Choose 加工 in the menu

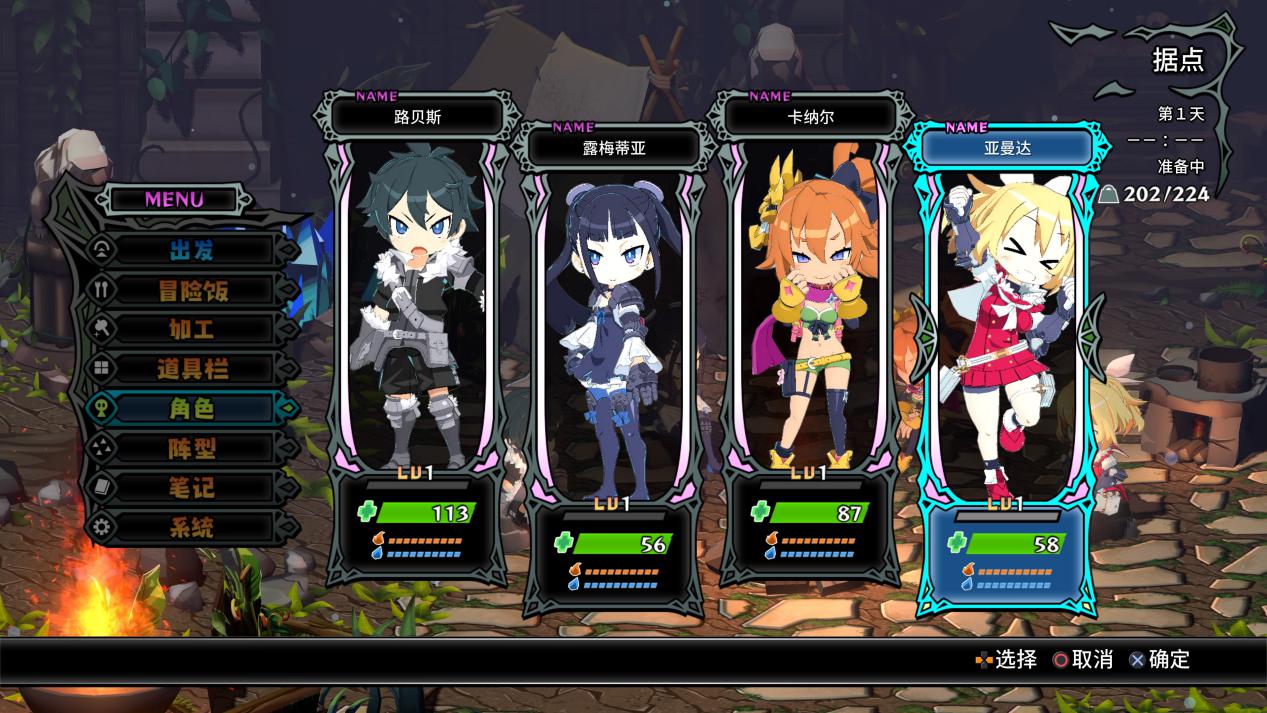(192, 329)
